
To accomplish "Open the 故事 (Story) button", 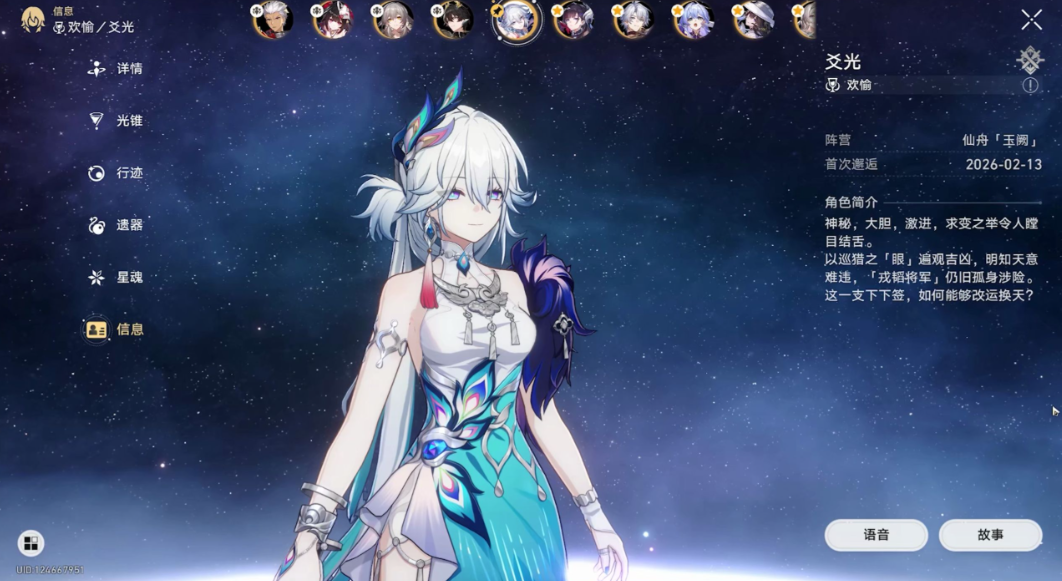I will [x=990, y=535].
